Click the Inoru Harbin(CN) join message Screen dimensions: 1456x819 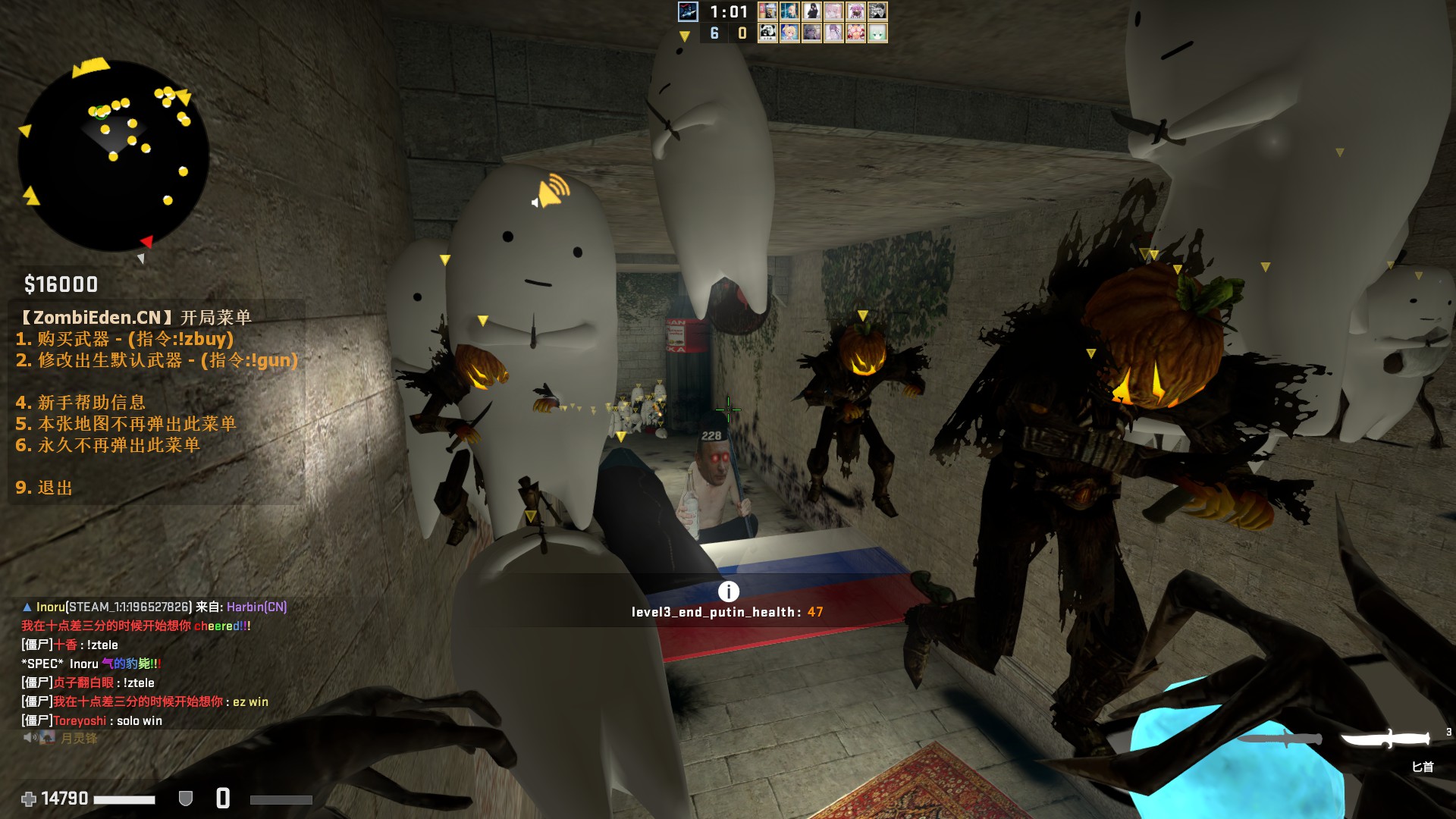[155, 607]
